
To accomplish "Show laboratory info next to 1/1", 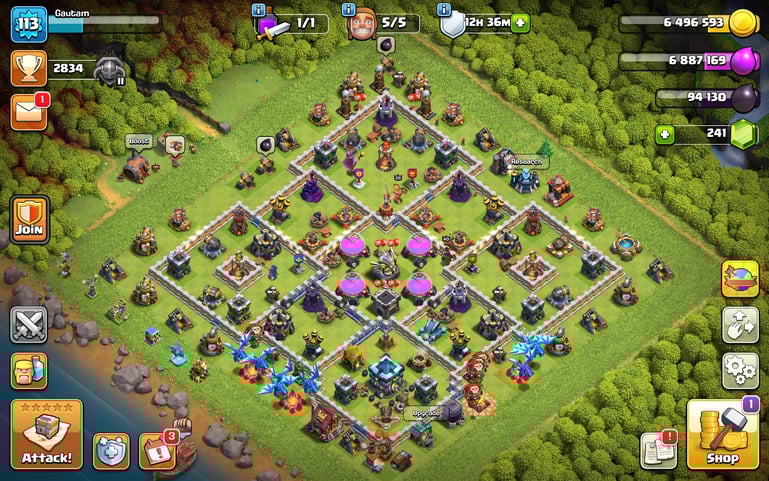I will [259, 9].
